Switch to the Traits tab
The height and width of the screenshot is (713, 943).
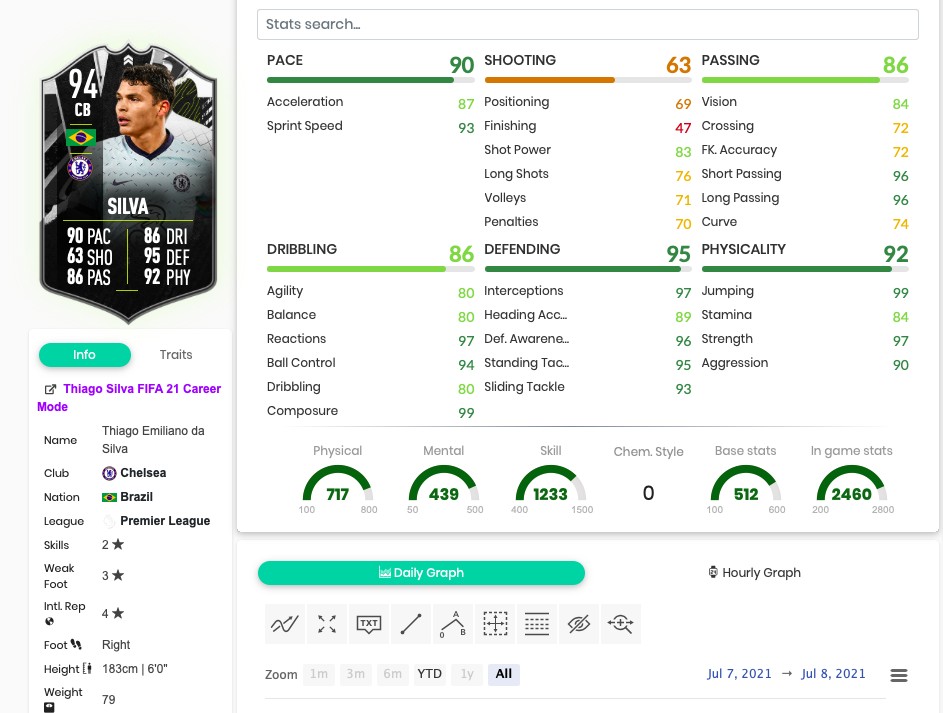(176, 355)
